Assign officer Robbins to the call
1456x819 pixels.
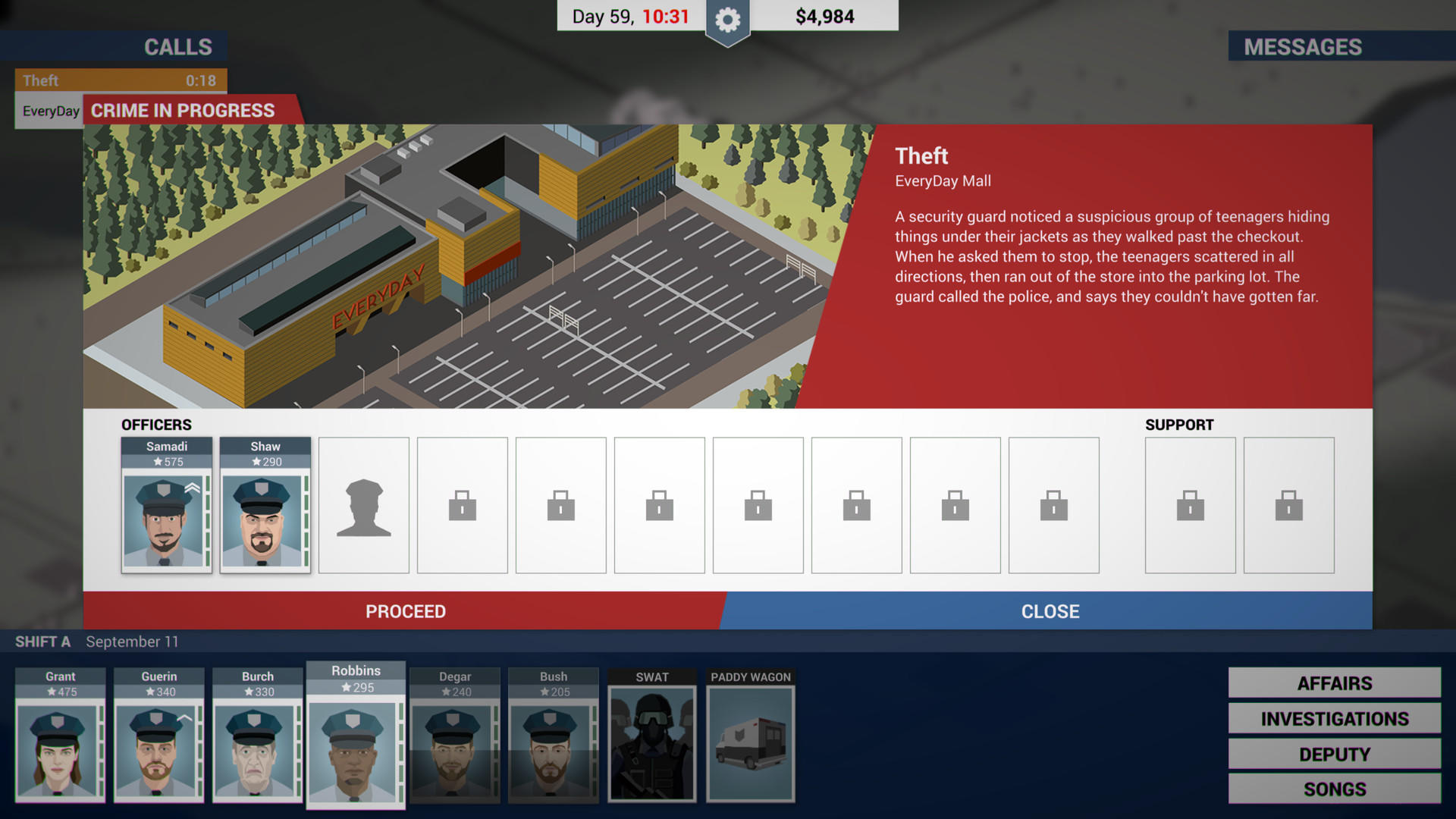pos(356,736)
